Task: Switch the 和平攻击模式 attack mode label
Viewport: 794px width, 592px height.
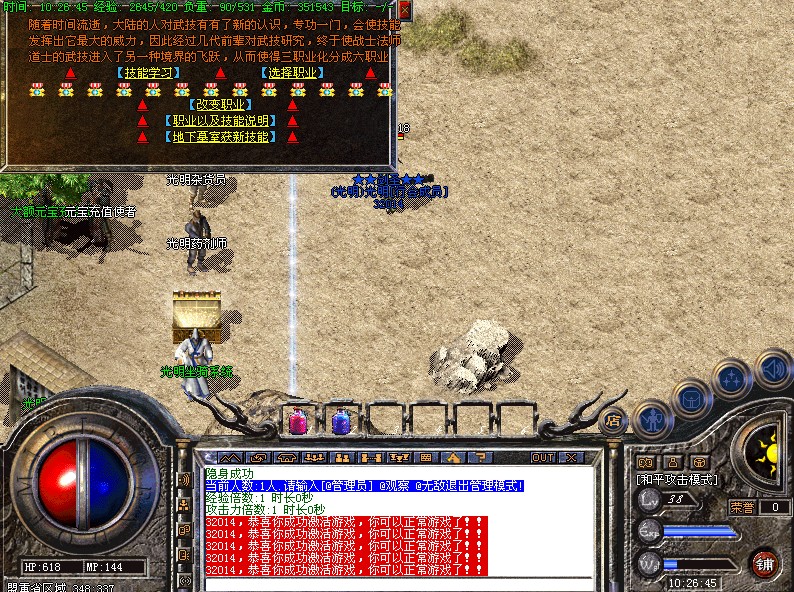Action: tap(678, 479)
